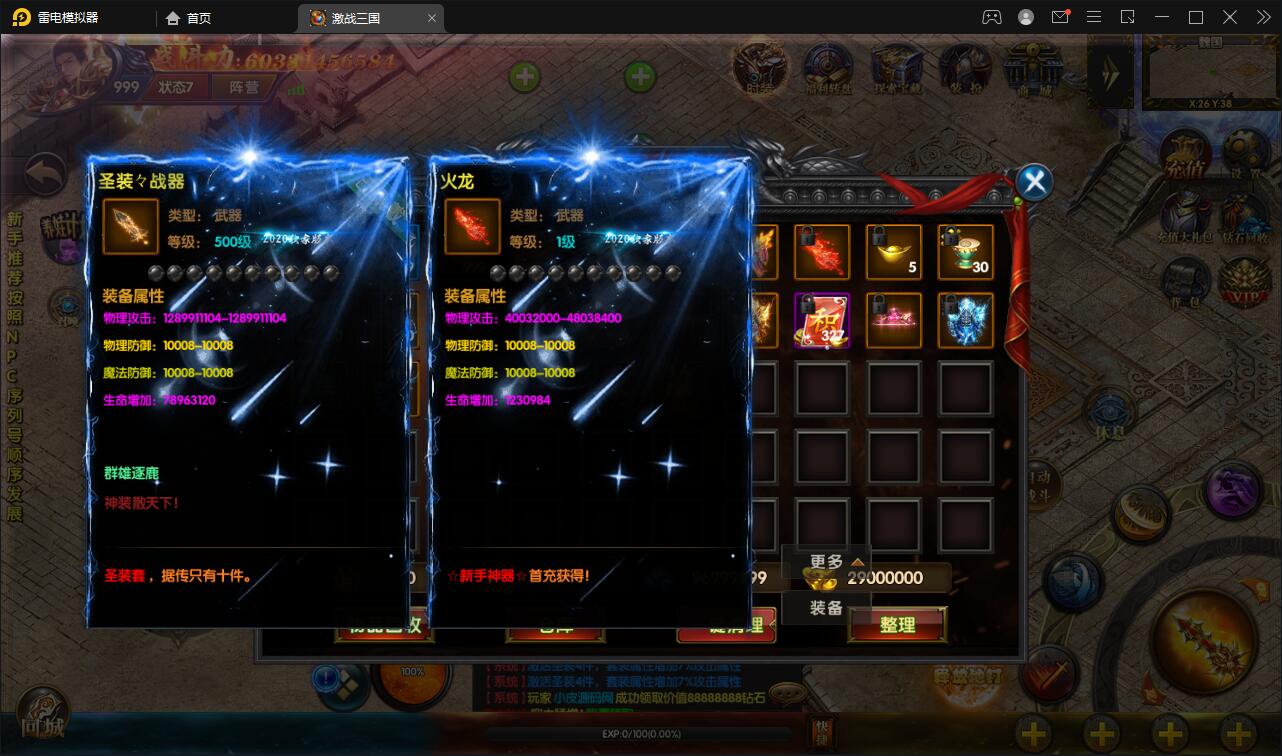Click the back arrow button
The width and height of the screenshot is (1282, 756).
(x=46, y=176)
